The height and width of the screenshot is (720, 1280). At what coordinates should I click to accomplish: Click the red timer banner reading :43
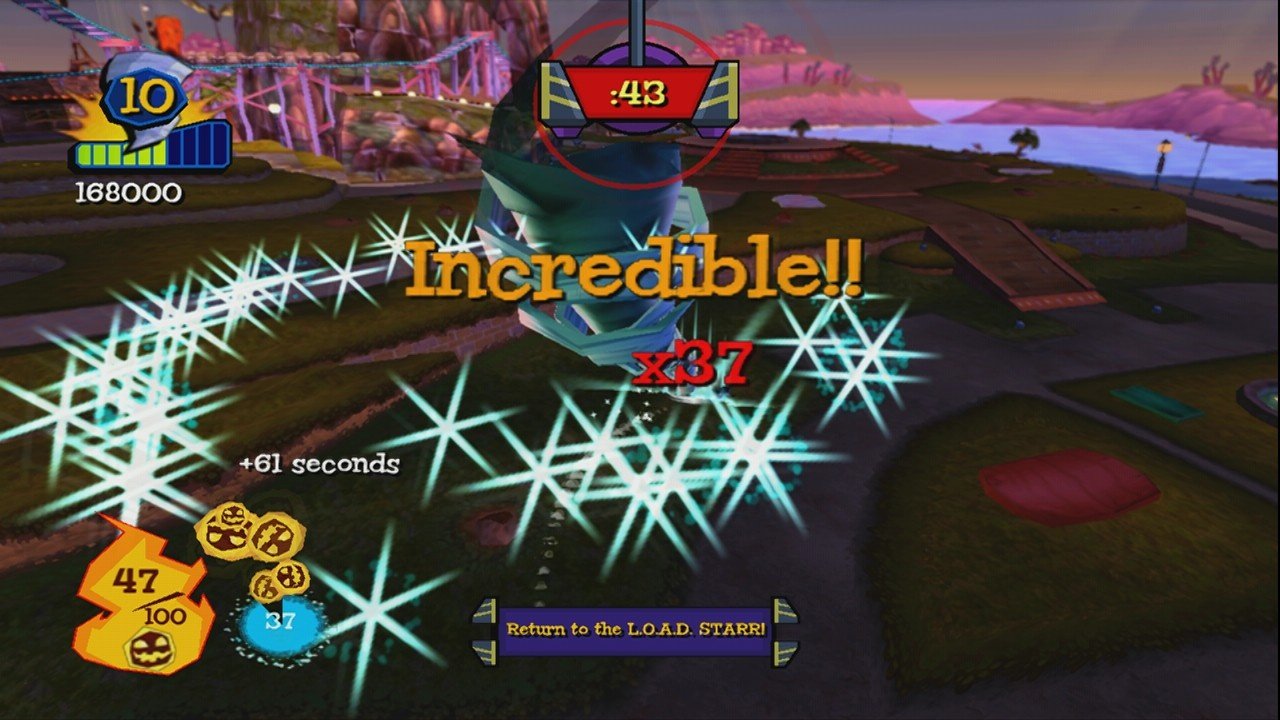tap(637, 94)
